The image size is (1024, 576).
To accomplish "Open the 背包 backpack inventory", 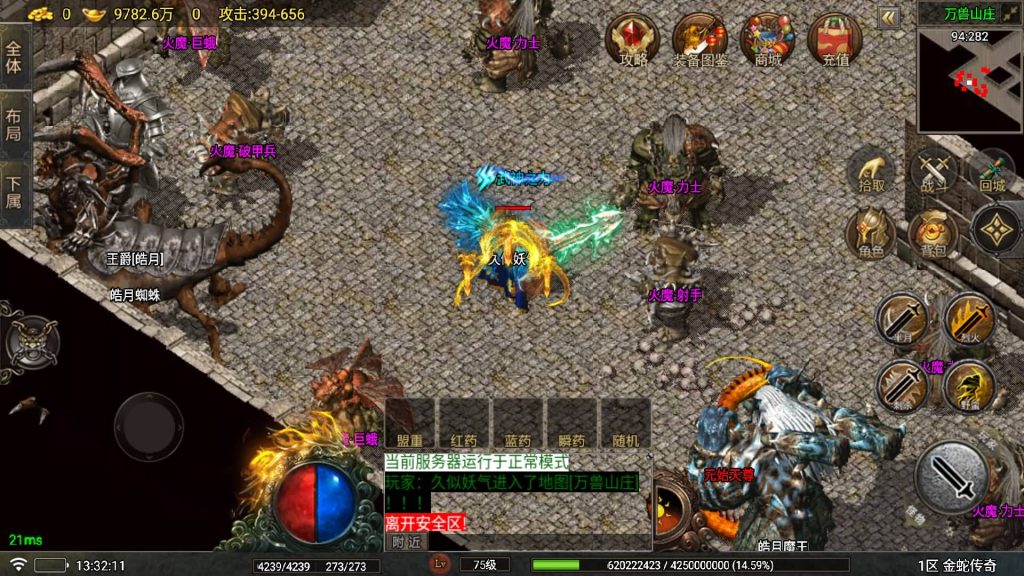I will point(934,234).
